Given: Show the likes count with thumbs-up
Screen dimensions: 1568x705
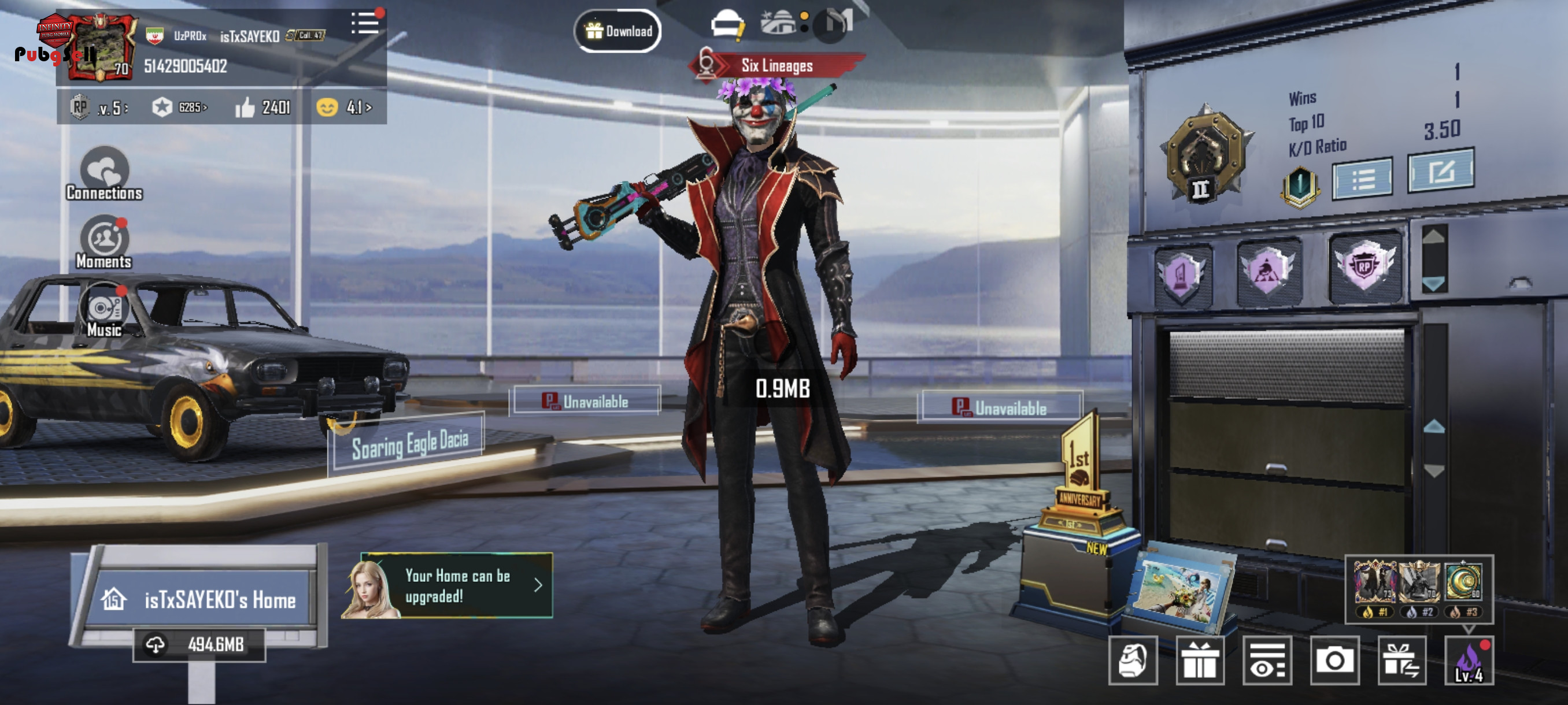Looking at the screenshot, I should pyautogui.click(x=263, y=107).
